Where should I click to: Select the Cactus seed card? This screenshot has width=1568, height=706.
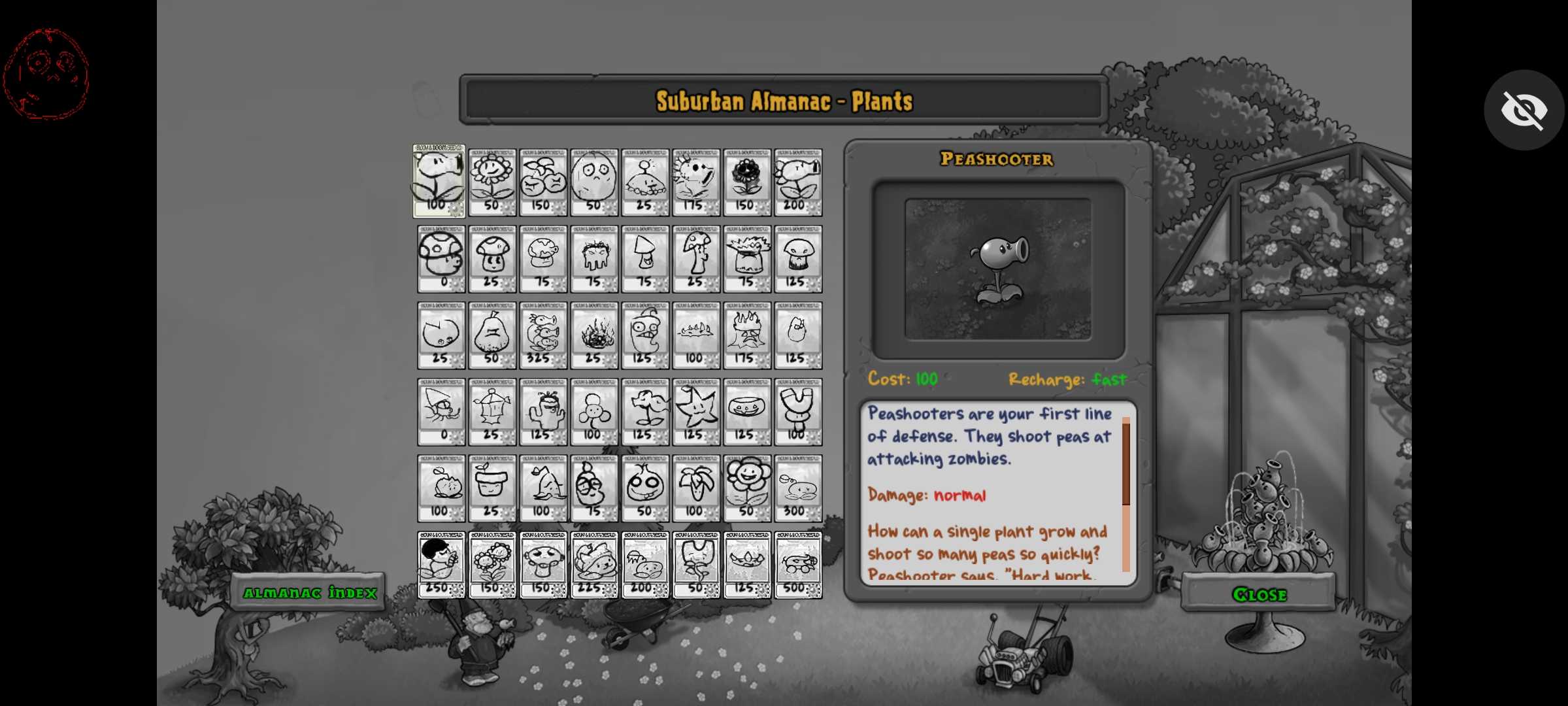click(x=543, y=412)
